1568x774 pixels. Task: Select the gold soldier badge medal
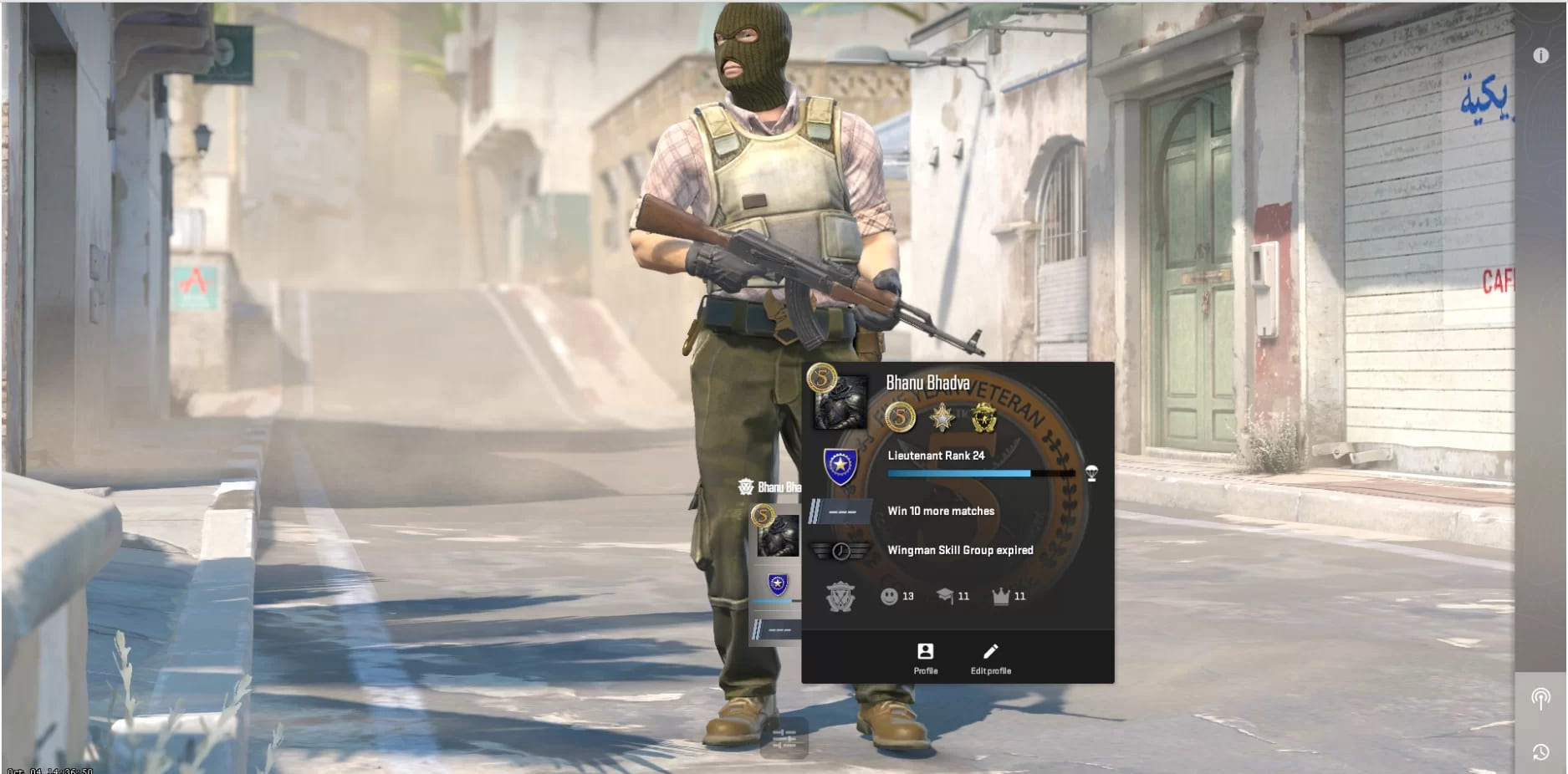(984, 417)
